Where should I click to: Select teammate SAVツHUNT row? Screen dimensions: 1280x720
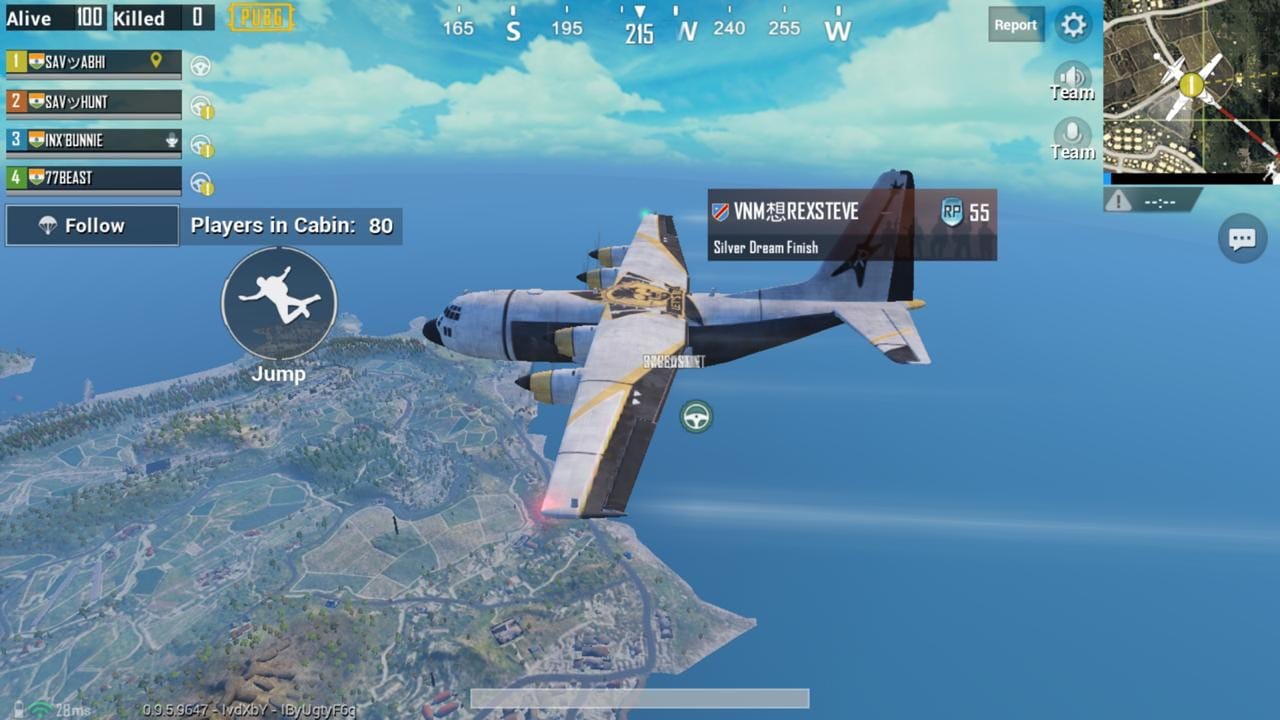(x=94, y=102)
